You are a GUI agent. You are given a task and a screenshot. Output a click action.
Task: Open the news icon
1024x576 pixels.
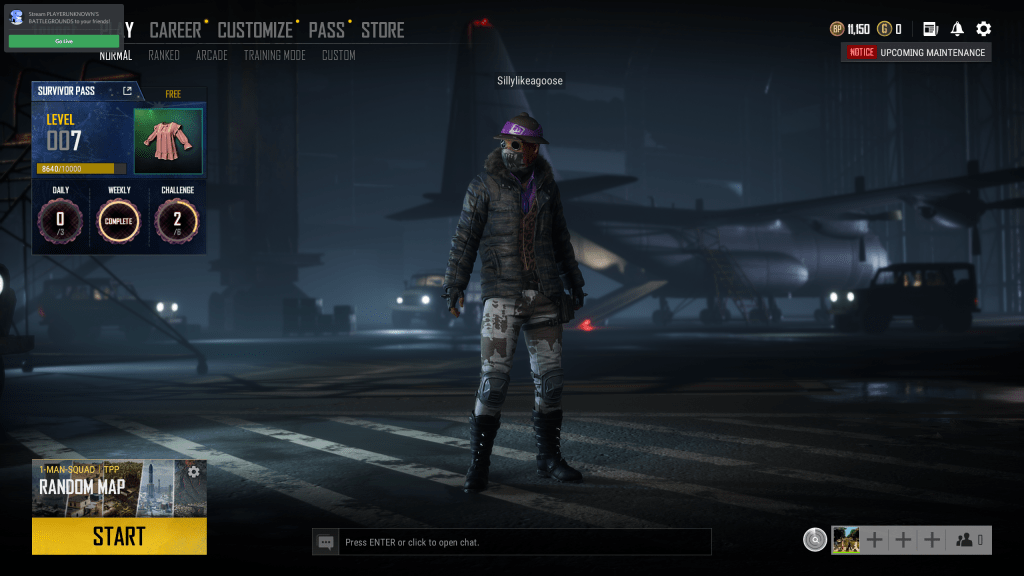tap(930, 29)
